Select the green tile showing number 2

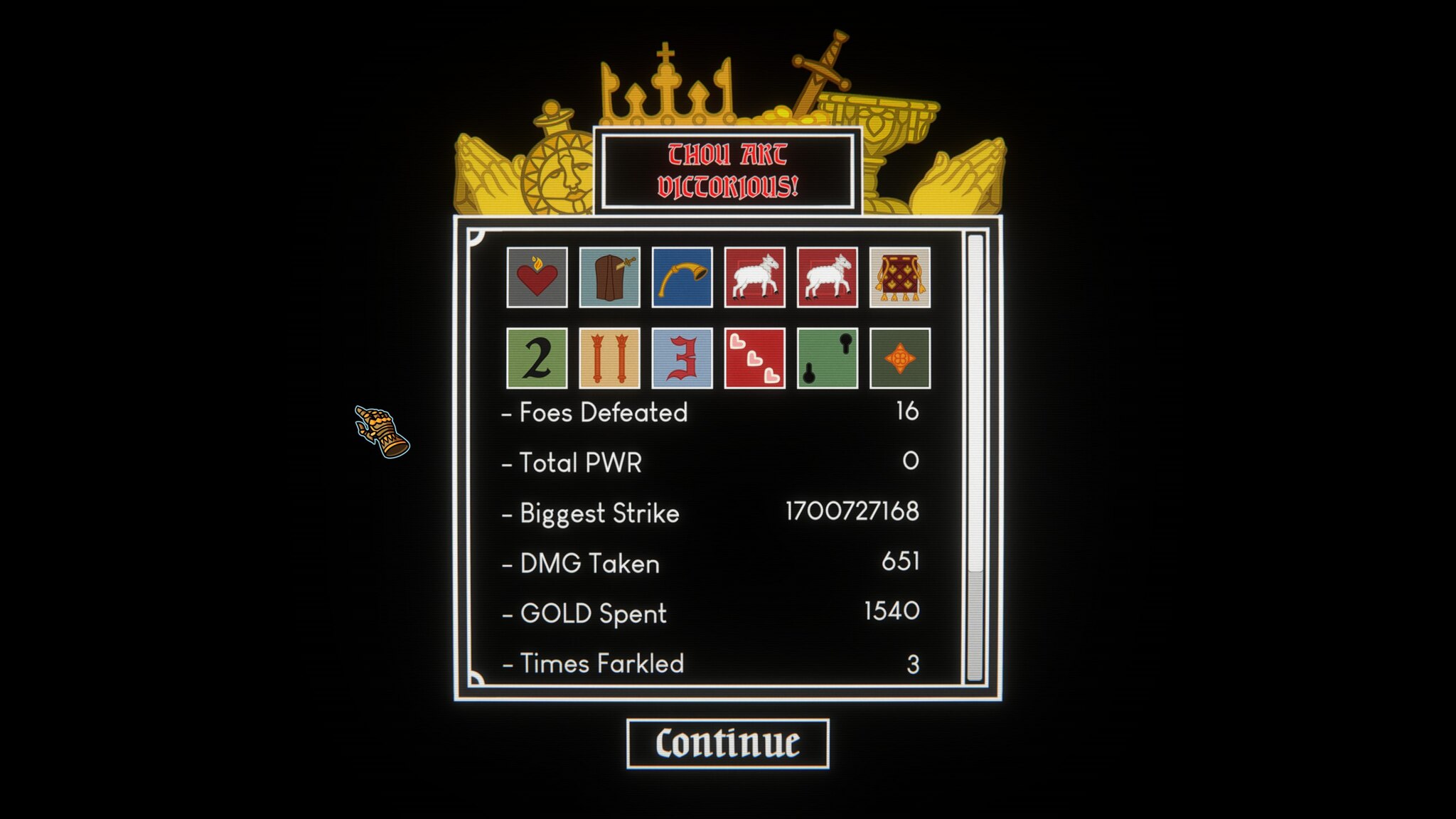(537, 358)
